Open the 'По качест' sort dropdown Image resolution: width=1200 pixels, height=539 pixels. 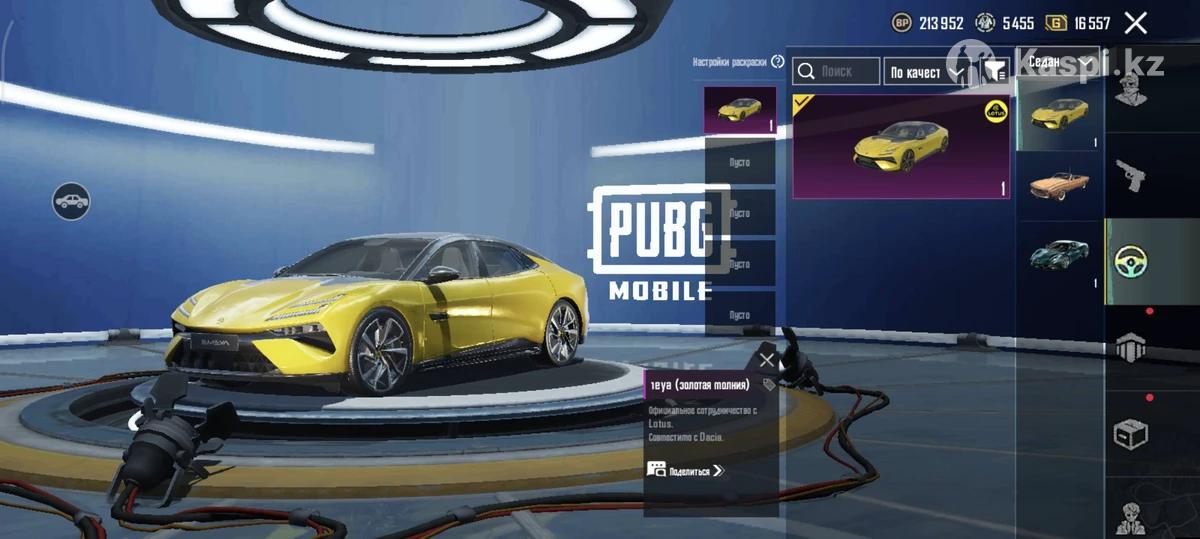[x=927, y=72]
